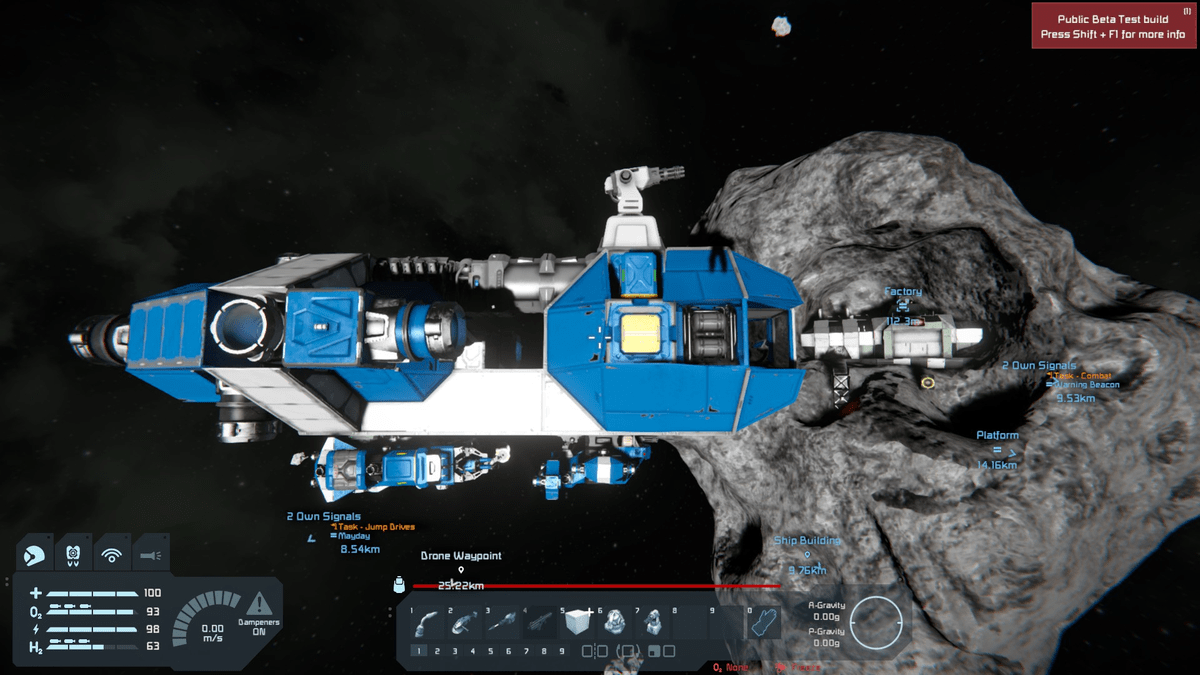This screenshot has width=1200, height=675.
Task: Choose the rifle in hotbar slot 4
Action: tap(539, 623)
